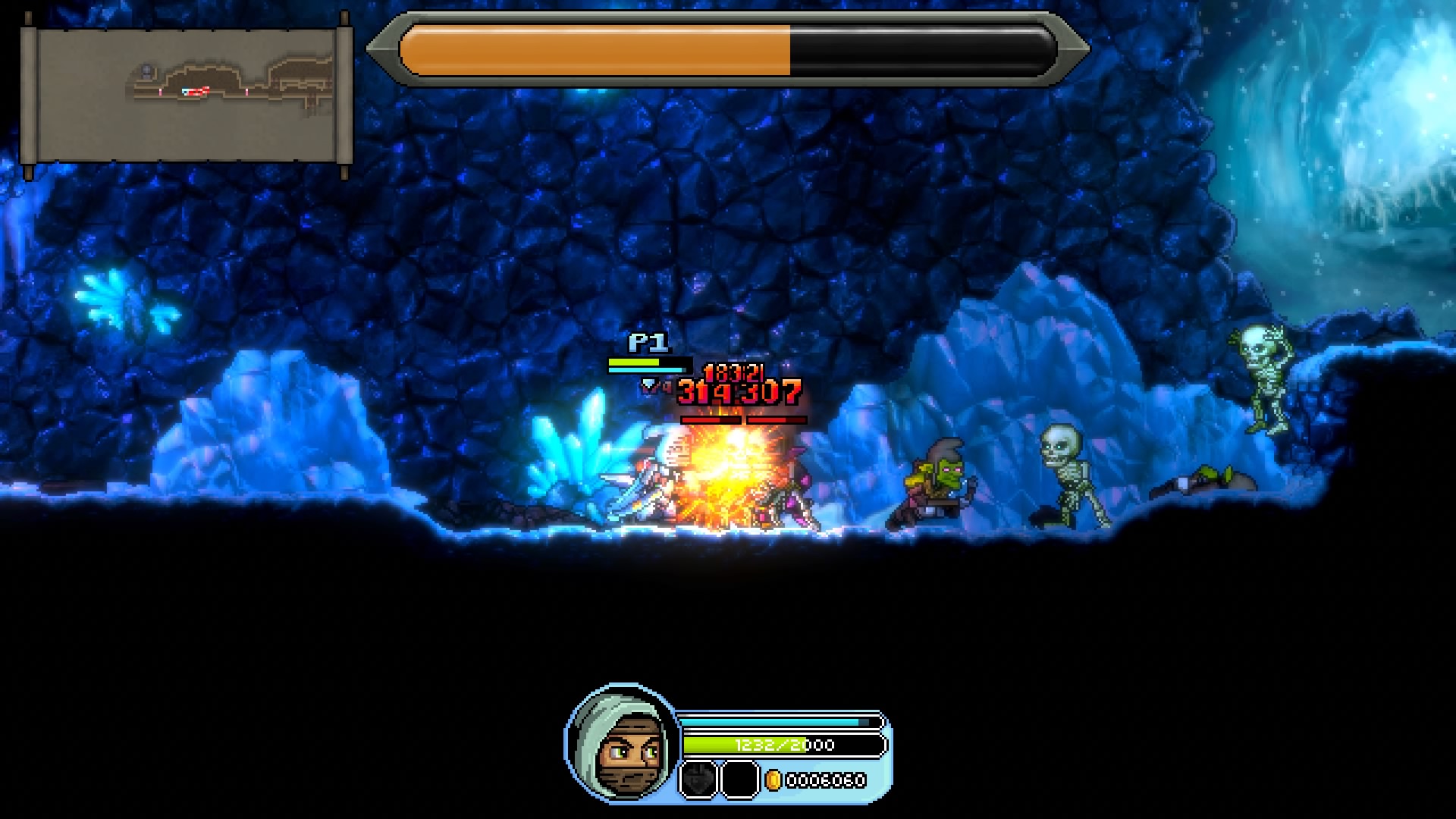The height and width of the screenshot is (819, 1456).
Task: Click the scroll minimap of the cave
Action: 187,96
